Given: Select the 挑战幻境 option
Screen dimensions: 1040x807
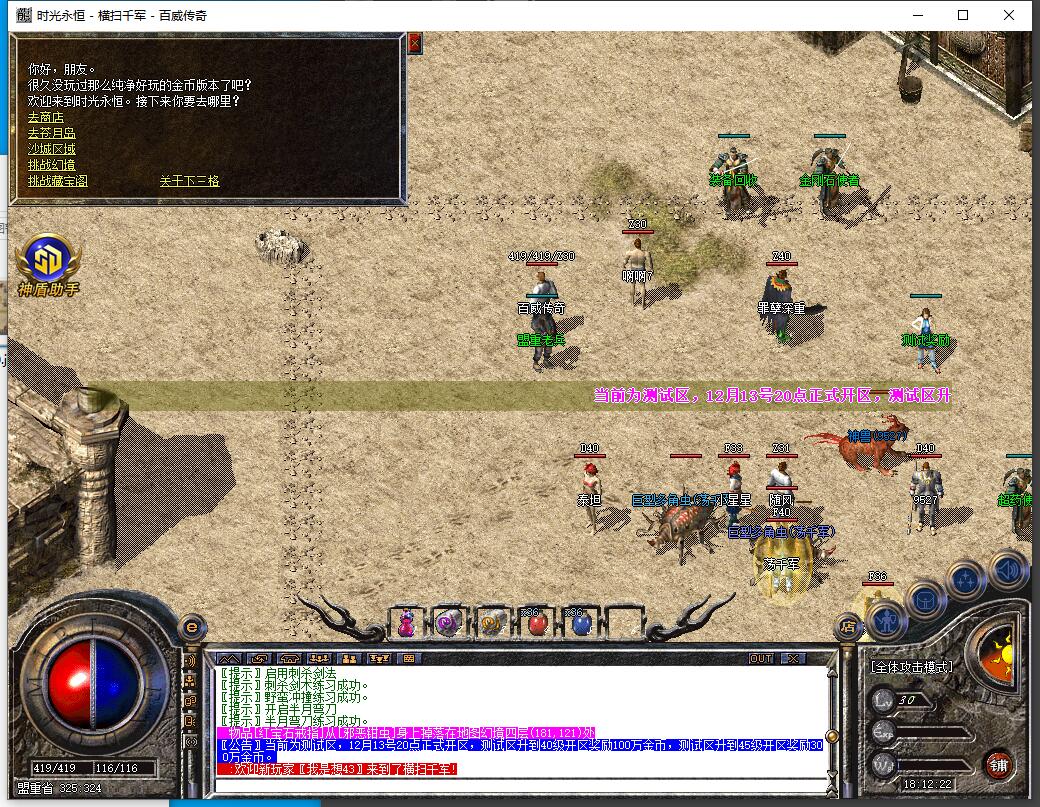Looking at the screenshot, I should pyautogui.click(x=51, y=165).
